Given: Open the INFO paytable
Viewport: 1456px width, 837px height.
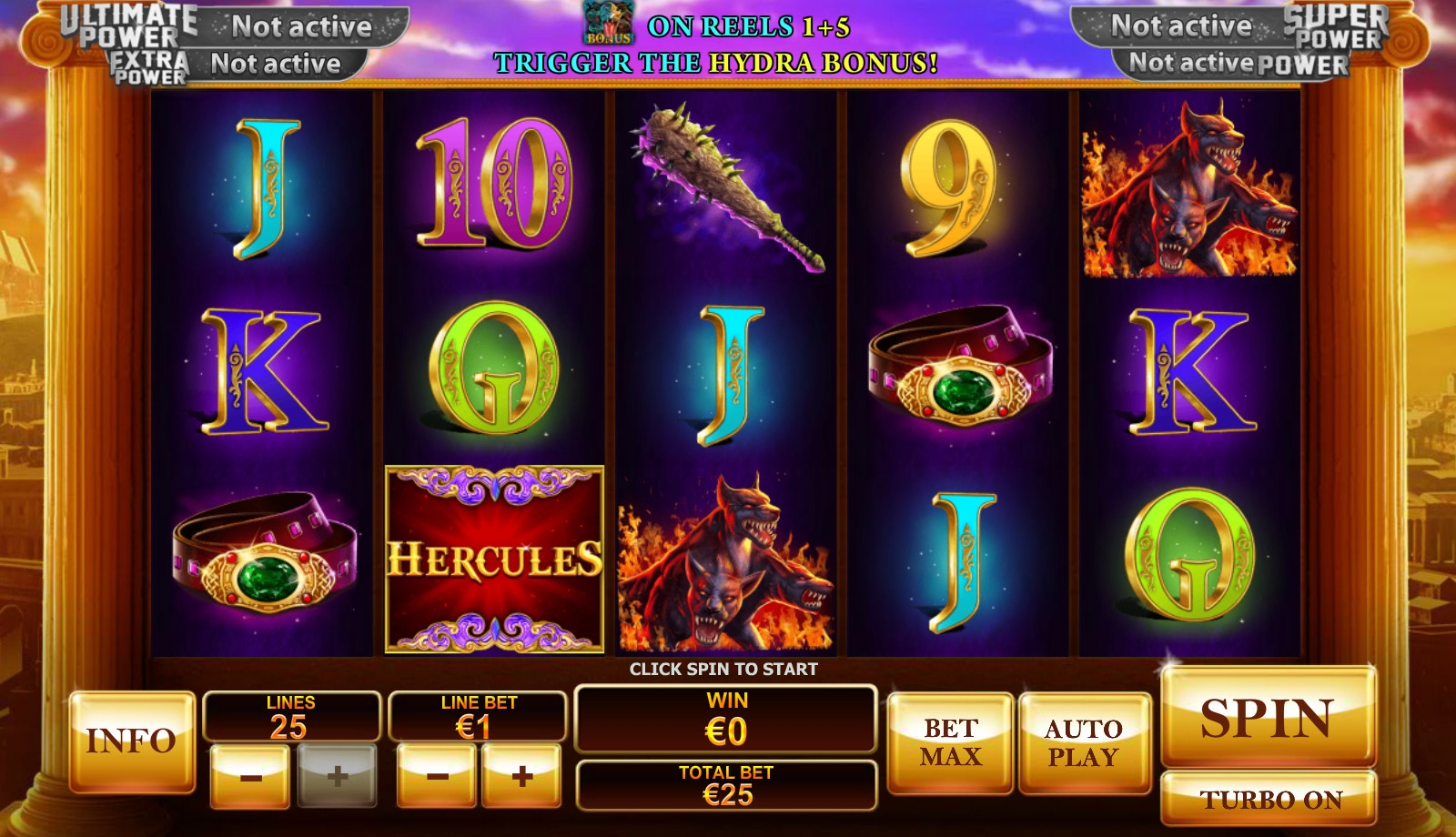Looking at the screenshot, I should (x=132, y=741).
